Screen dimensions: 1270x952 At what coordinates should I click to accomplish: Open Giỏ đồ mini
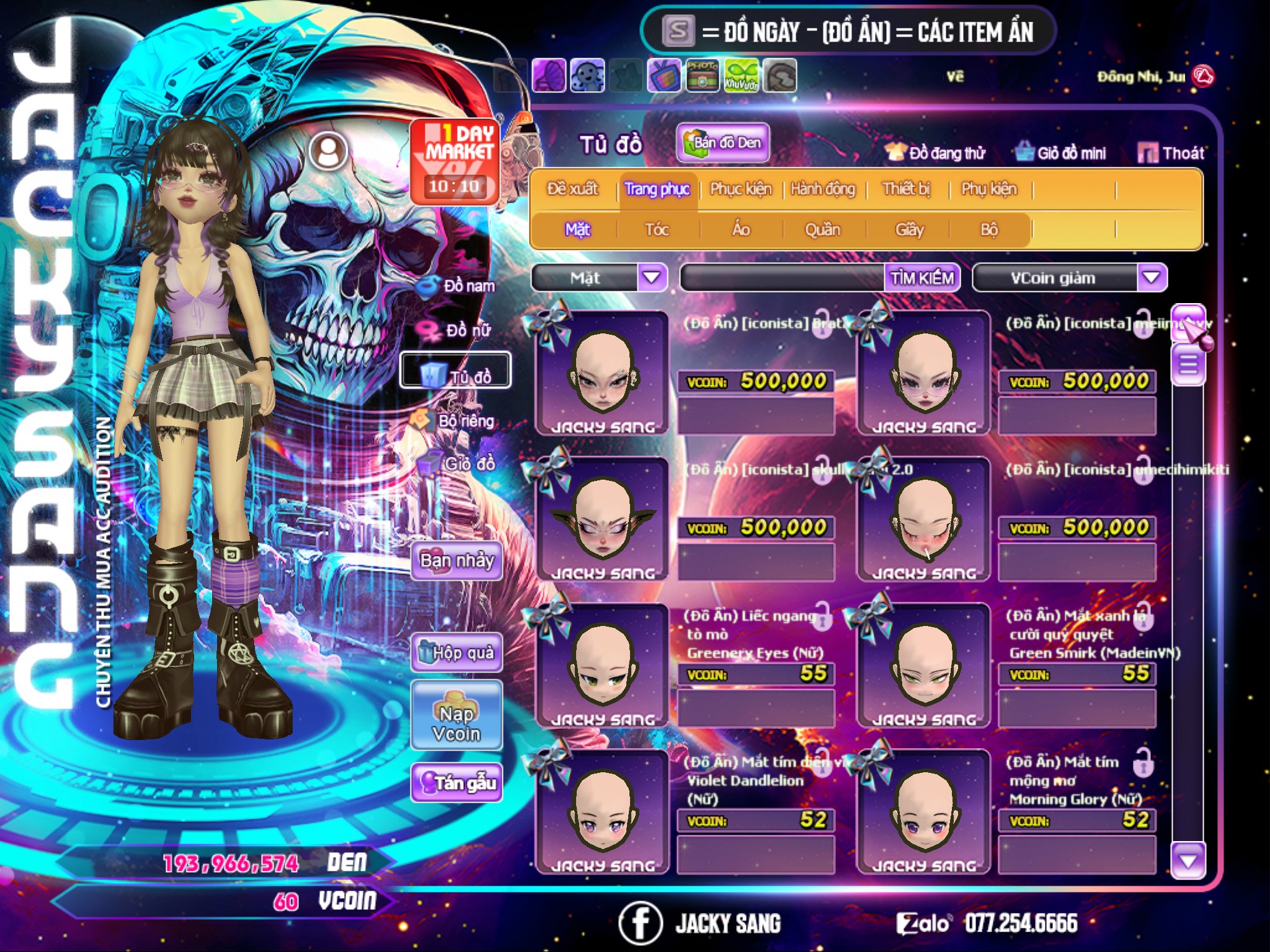[x=1061, y=153]
